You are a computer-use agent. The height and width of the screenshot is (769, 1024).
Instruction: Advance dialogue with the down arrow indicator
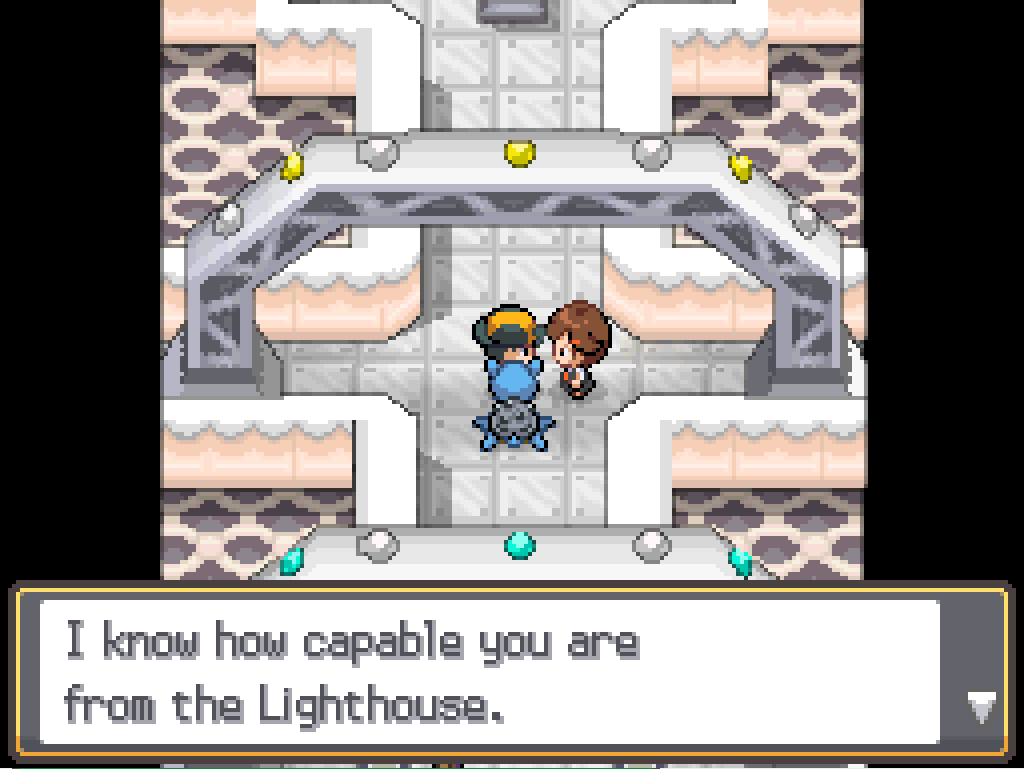(x=981, y=707)
